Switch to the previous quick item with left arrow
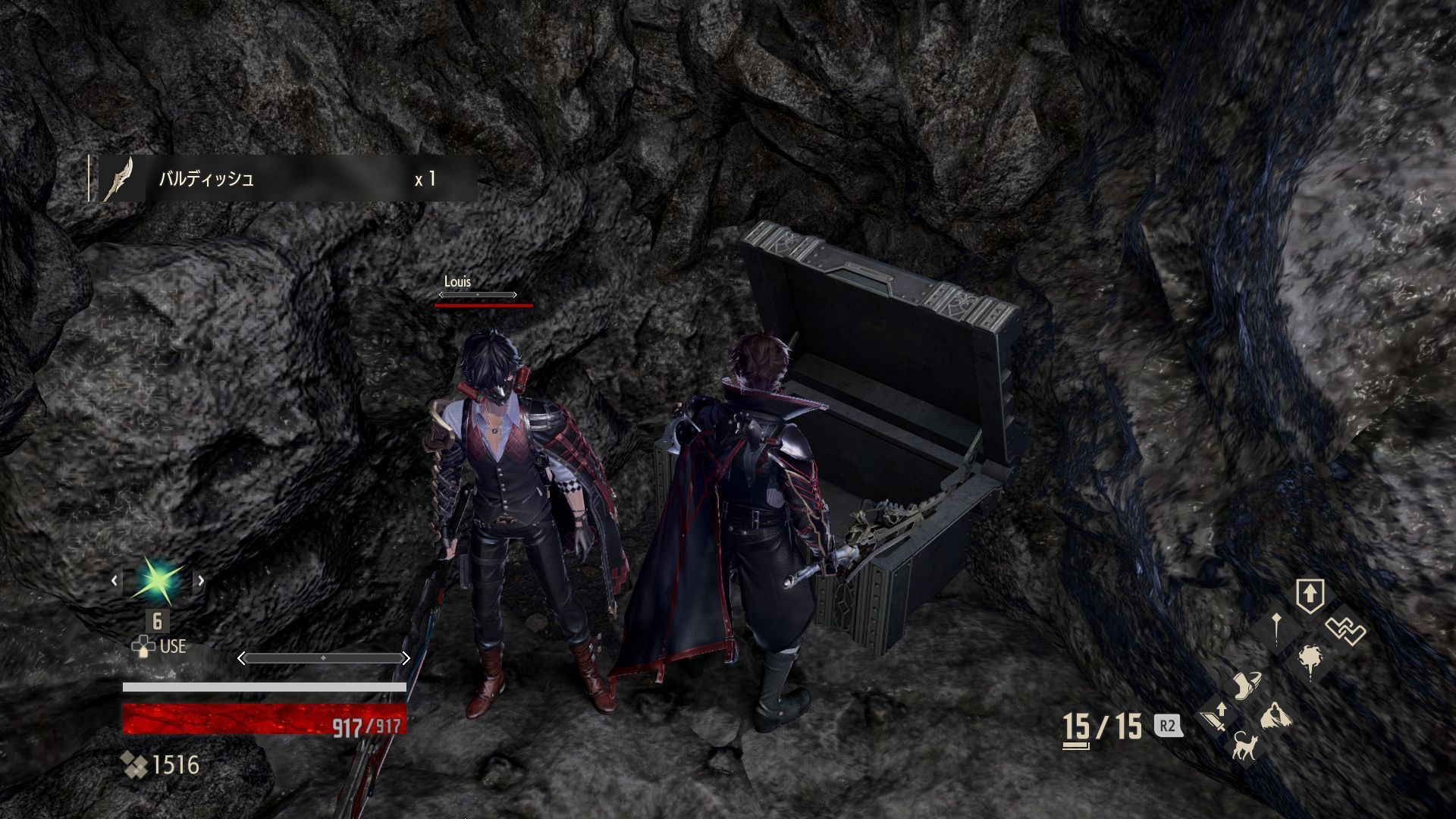Image resolution: width=1456 pixels, height=819 pixels. 115,579
